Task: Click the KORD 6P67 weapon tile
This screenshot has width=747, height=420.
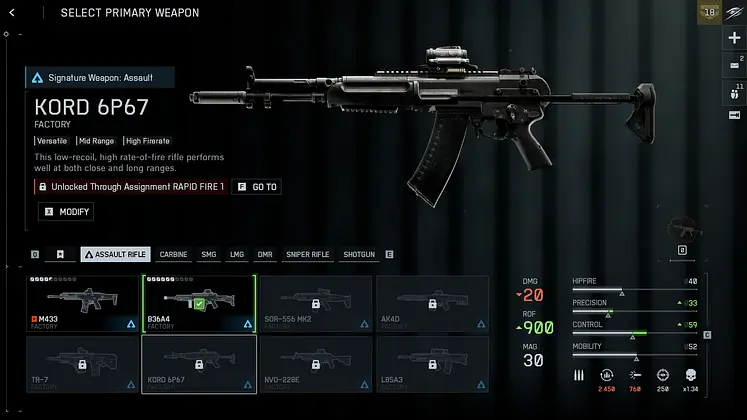Action: tap(199, 363)
